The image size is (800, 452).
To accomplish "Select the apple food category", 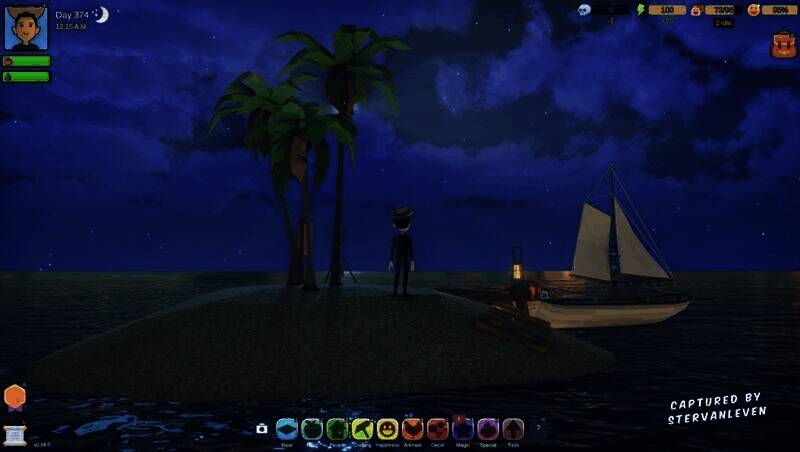I will coord(312,429).
